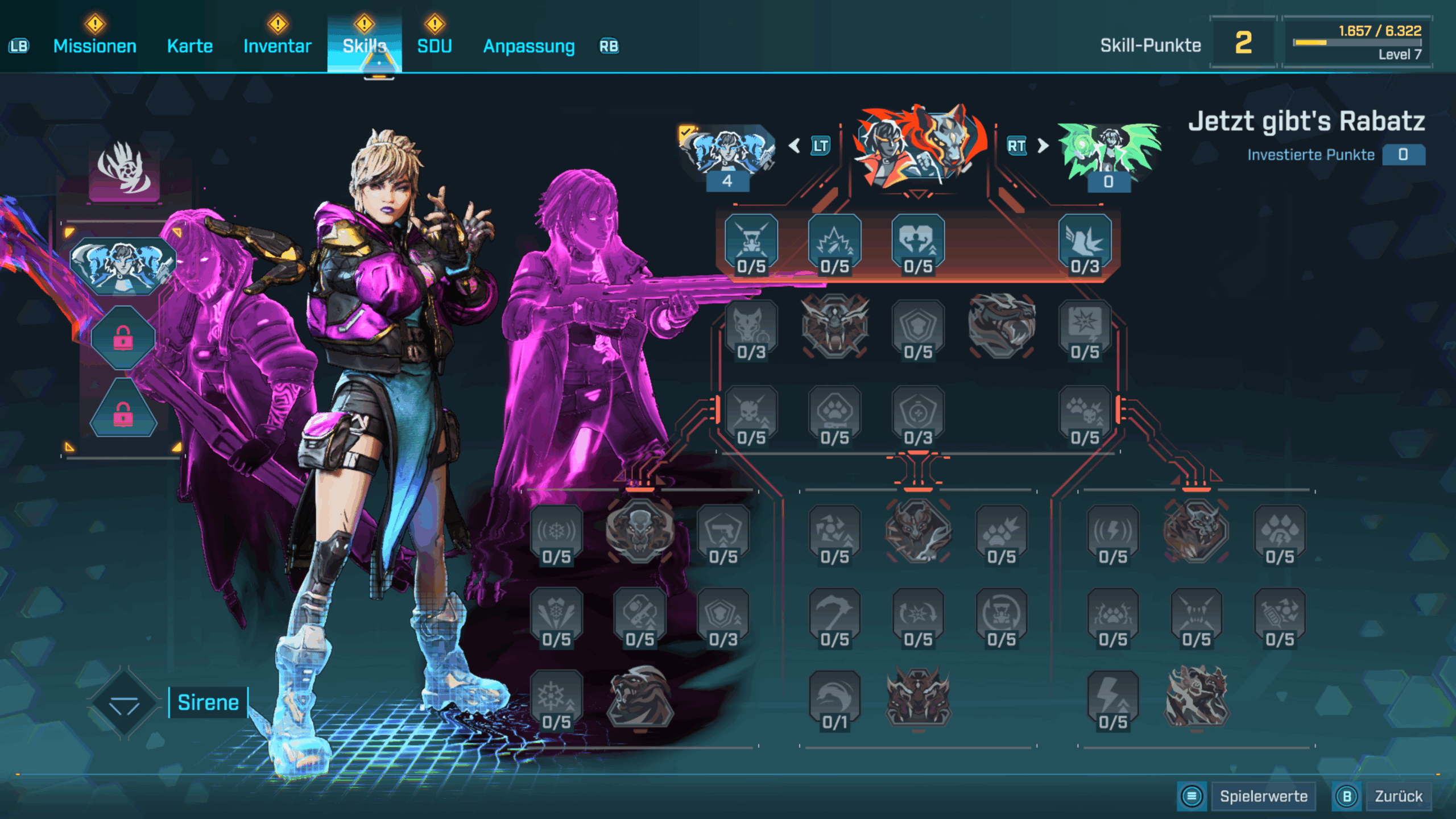Open the Sirene class dropdown arrow
The image size is (1456, 819).
[124, 704]
